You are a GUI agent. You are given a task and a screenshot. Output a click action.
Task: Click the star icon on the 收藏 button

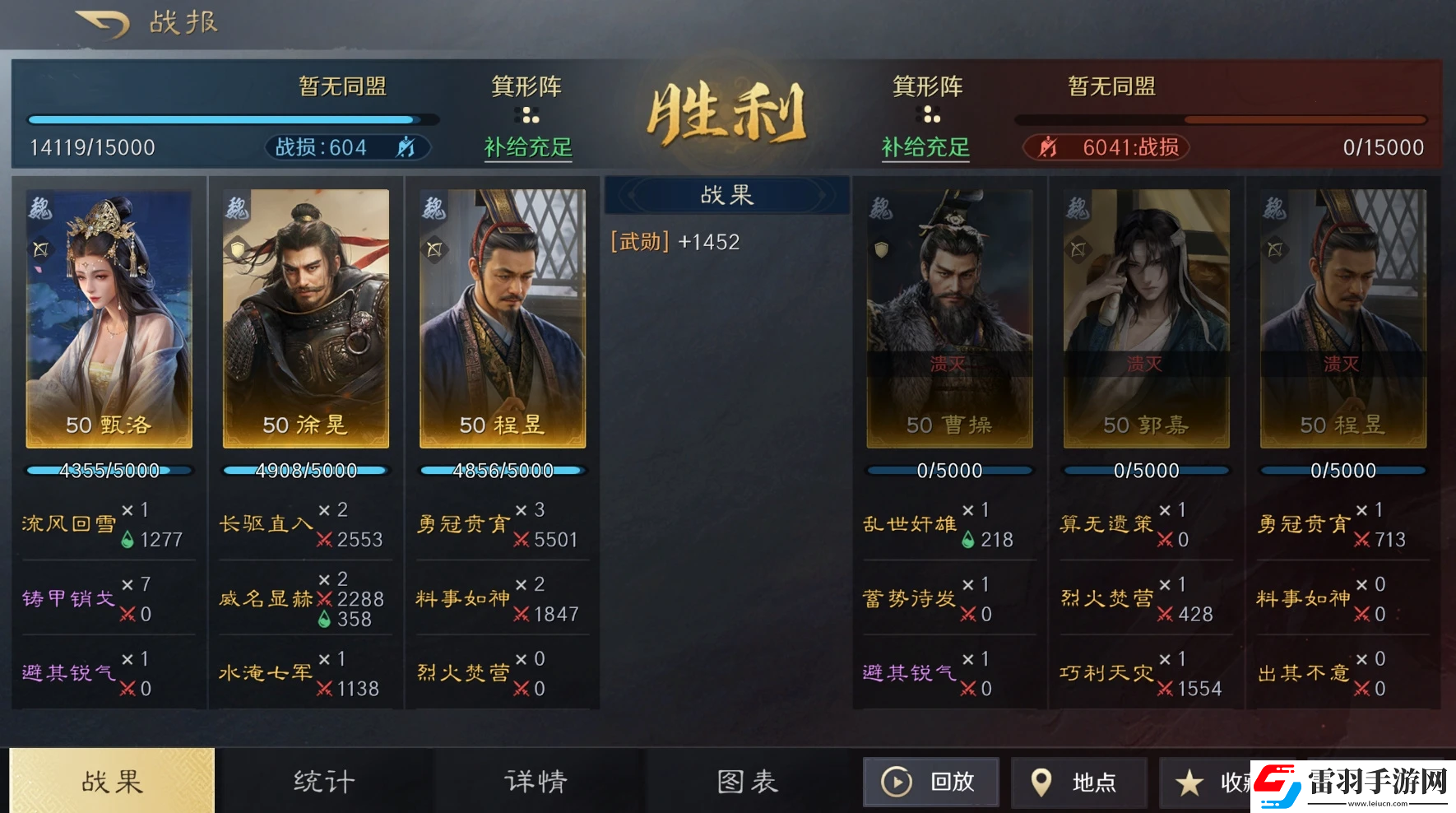1189,782
